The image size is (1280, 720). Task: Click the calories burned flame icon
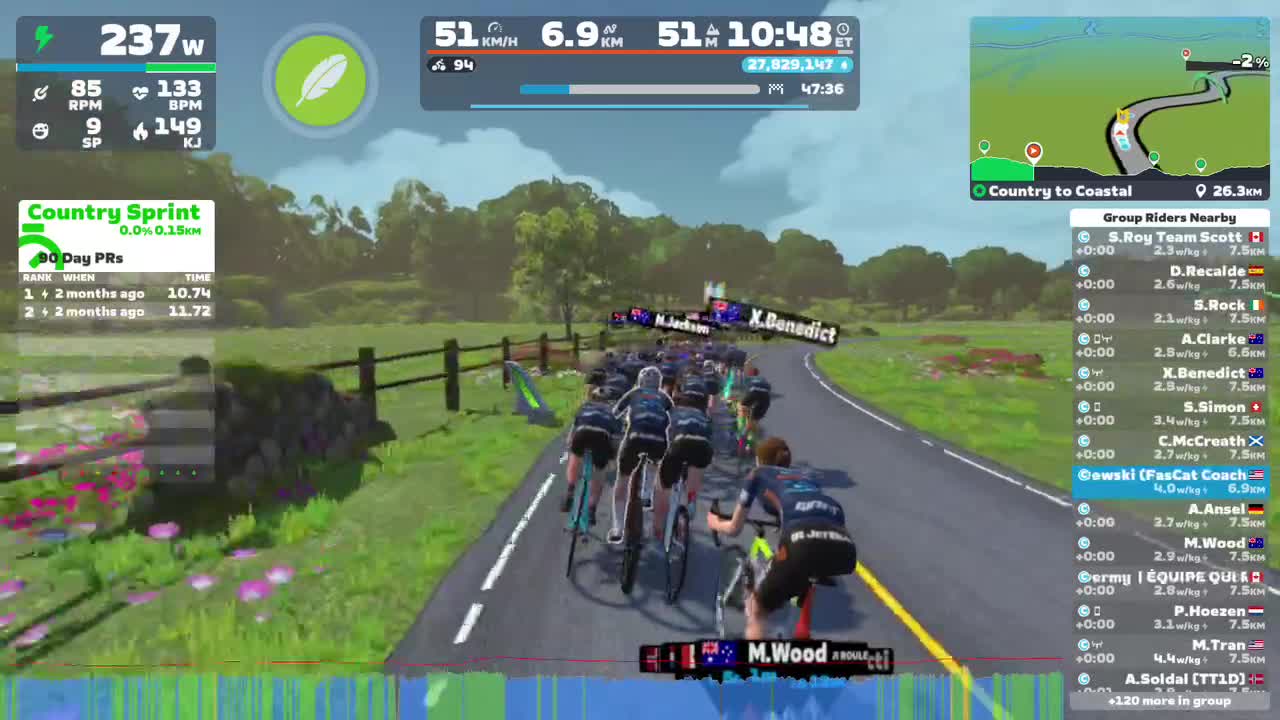point(141,131)
